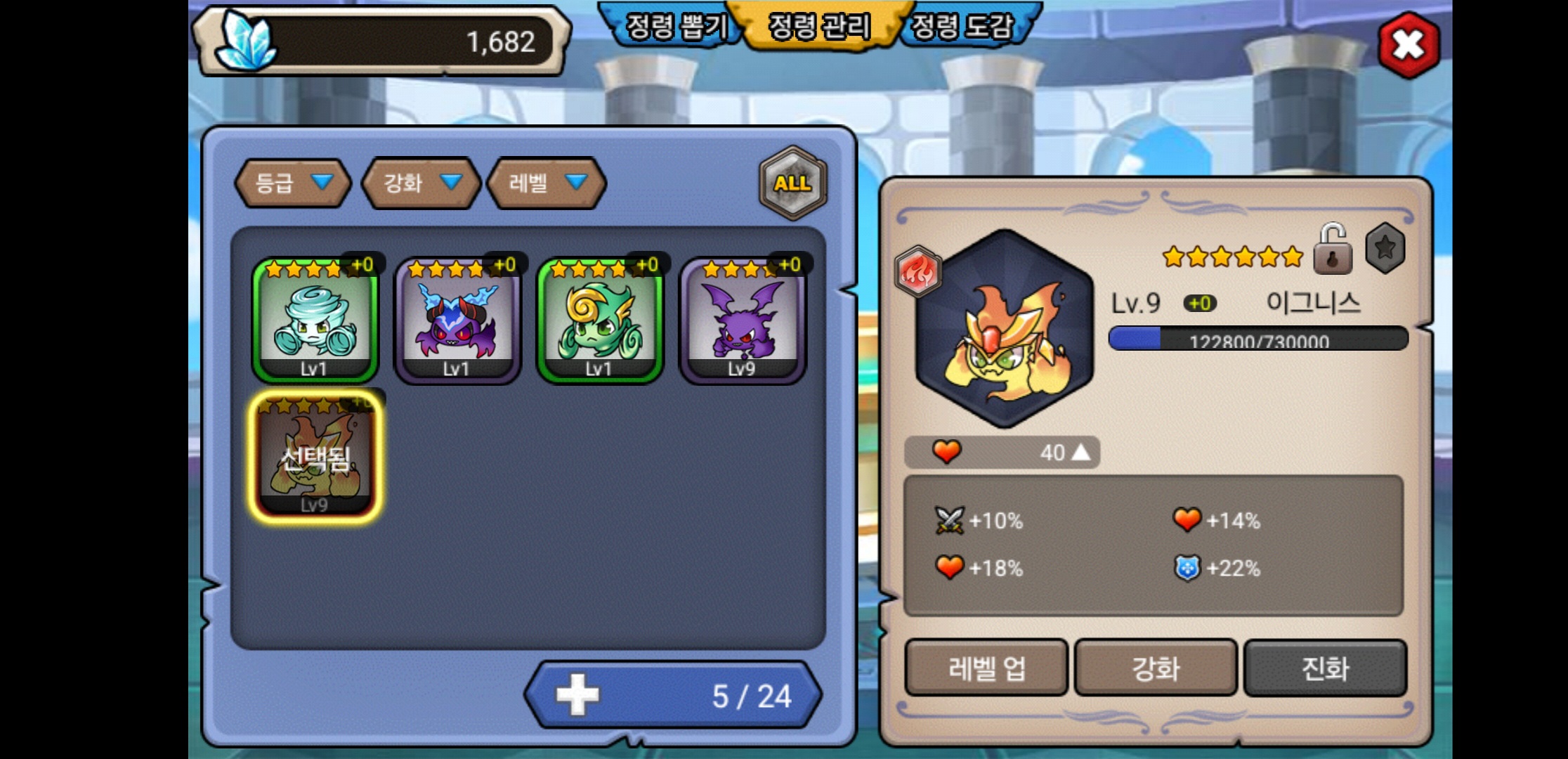
Task: Pick the purple bat spirit Lv9
Action: [743, 320]
